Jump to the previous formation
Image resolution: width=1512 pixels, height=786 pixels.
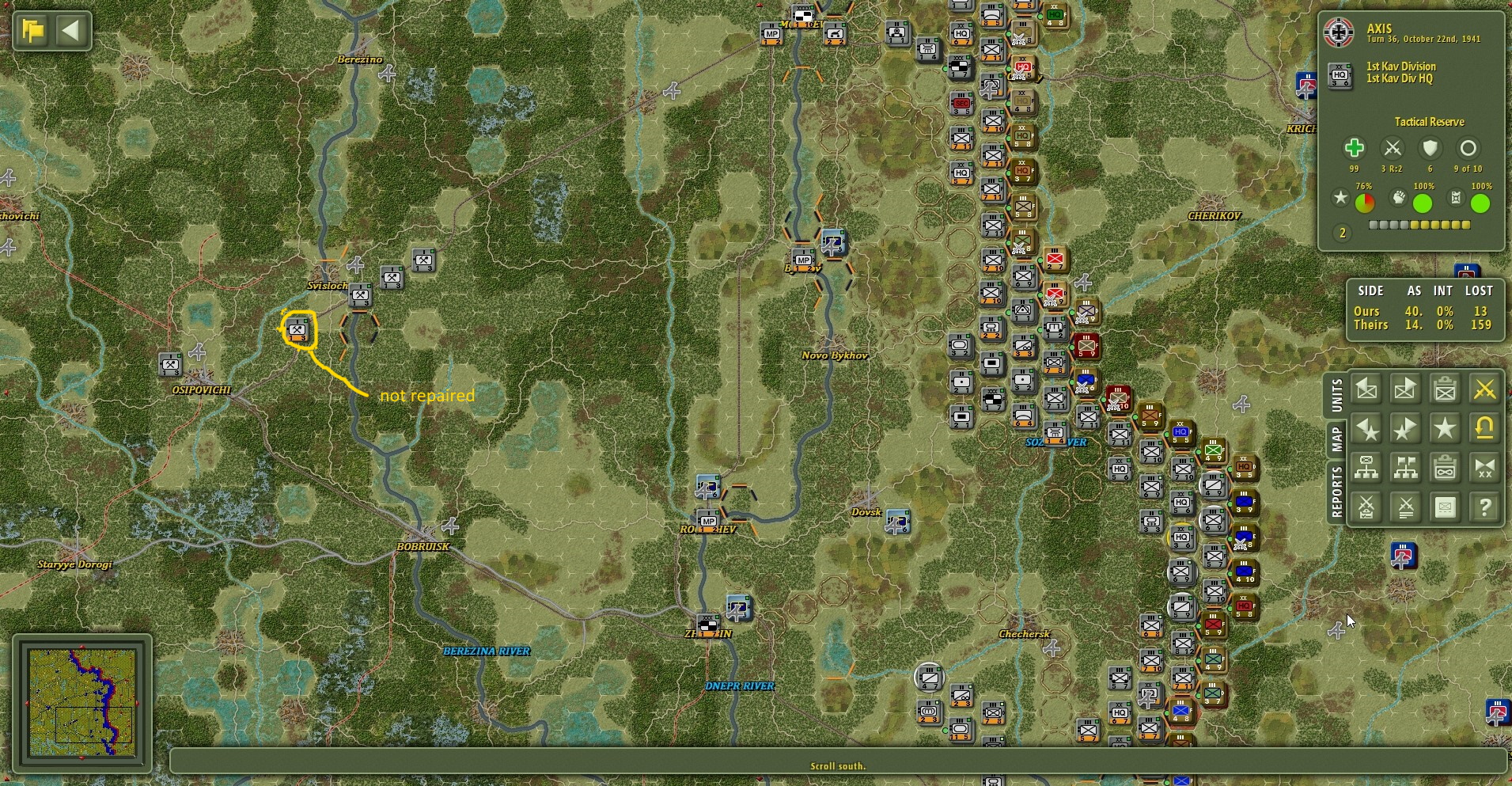(x=1368, y=429)
